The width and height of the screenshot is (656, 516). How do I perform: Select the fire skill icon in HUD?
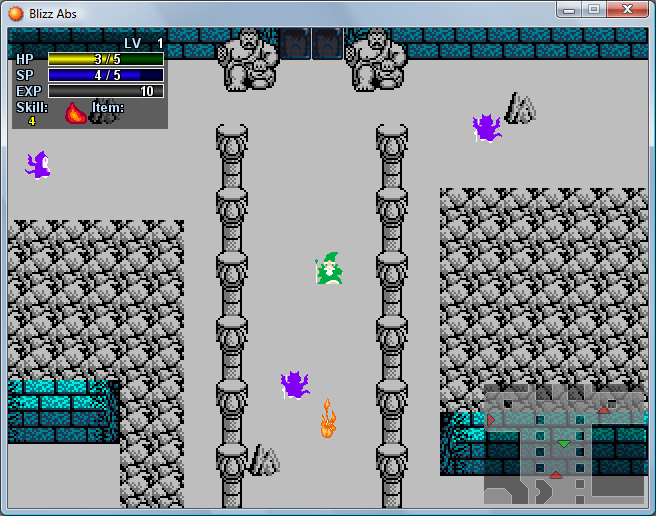pos(75,113)
